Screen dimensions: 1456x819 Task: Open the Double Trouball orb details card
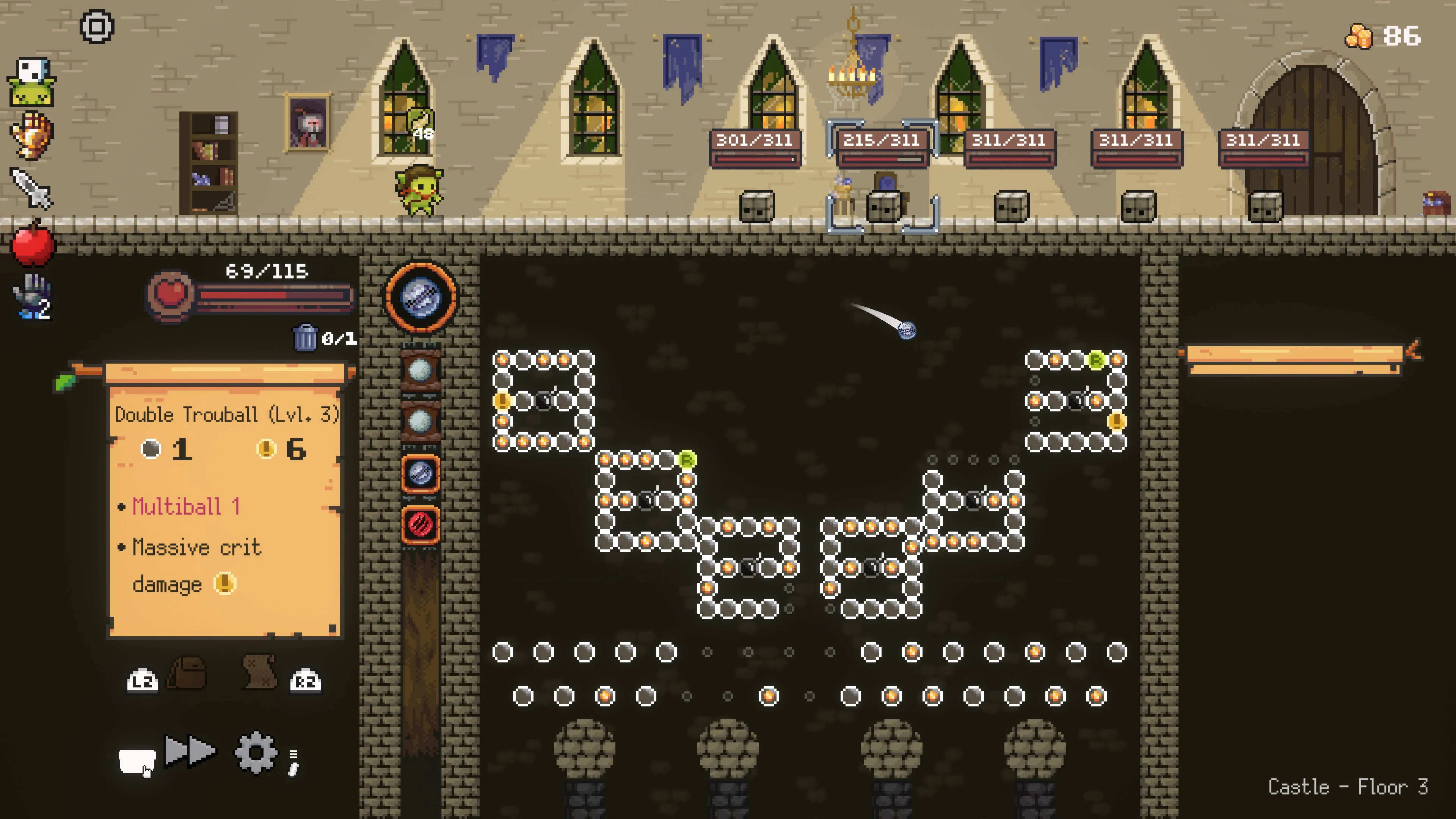[x=226, y=416]
